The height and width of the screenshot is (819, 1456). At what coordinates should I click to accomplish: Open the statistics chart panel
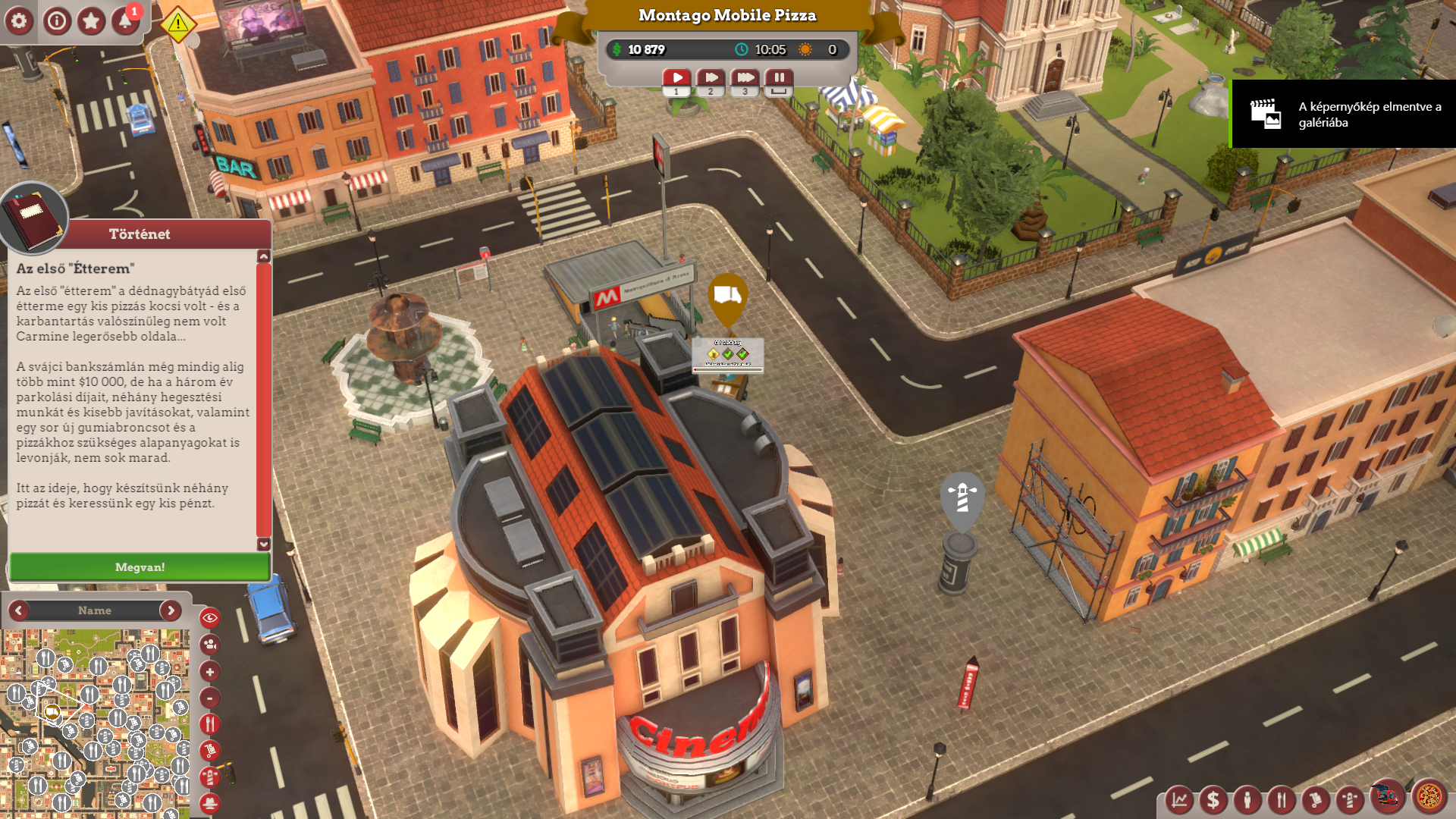pyautogui.click(x=1179, y=799)
